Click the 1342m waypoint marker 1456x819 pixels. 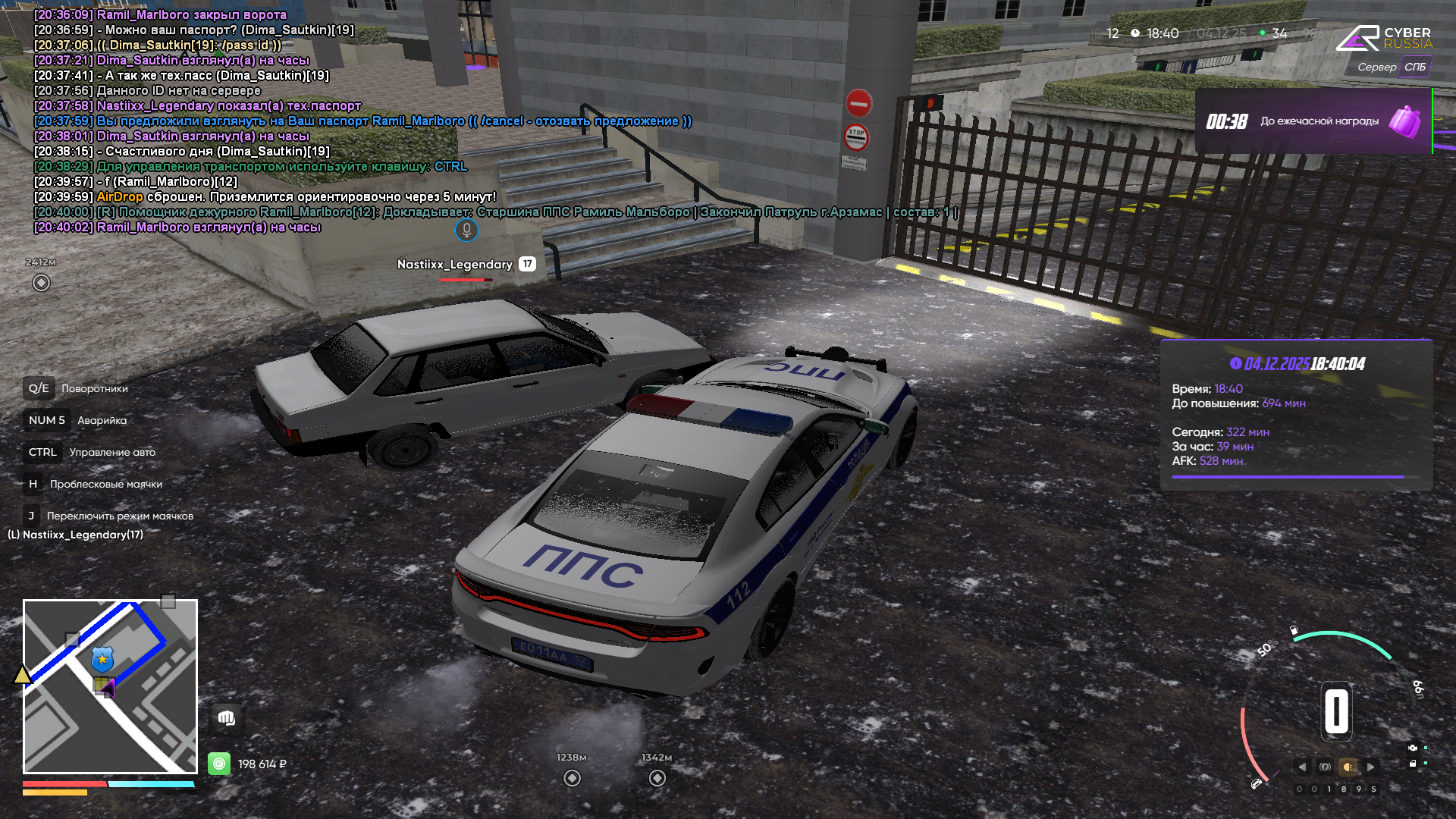657,778
